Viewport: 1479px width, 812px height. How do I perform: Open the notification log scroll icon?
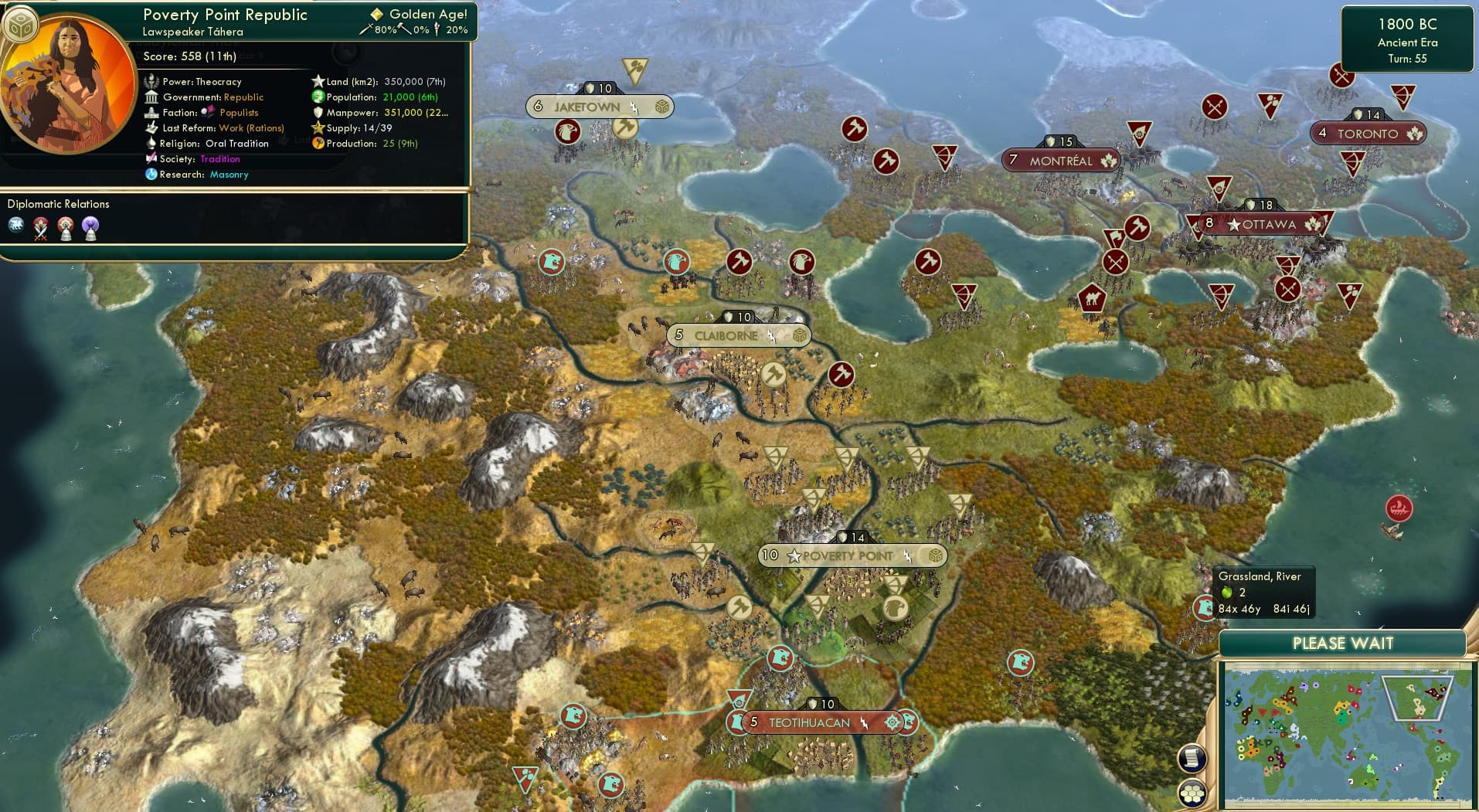pyautogui.click(x=1192, y=758)
